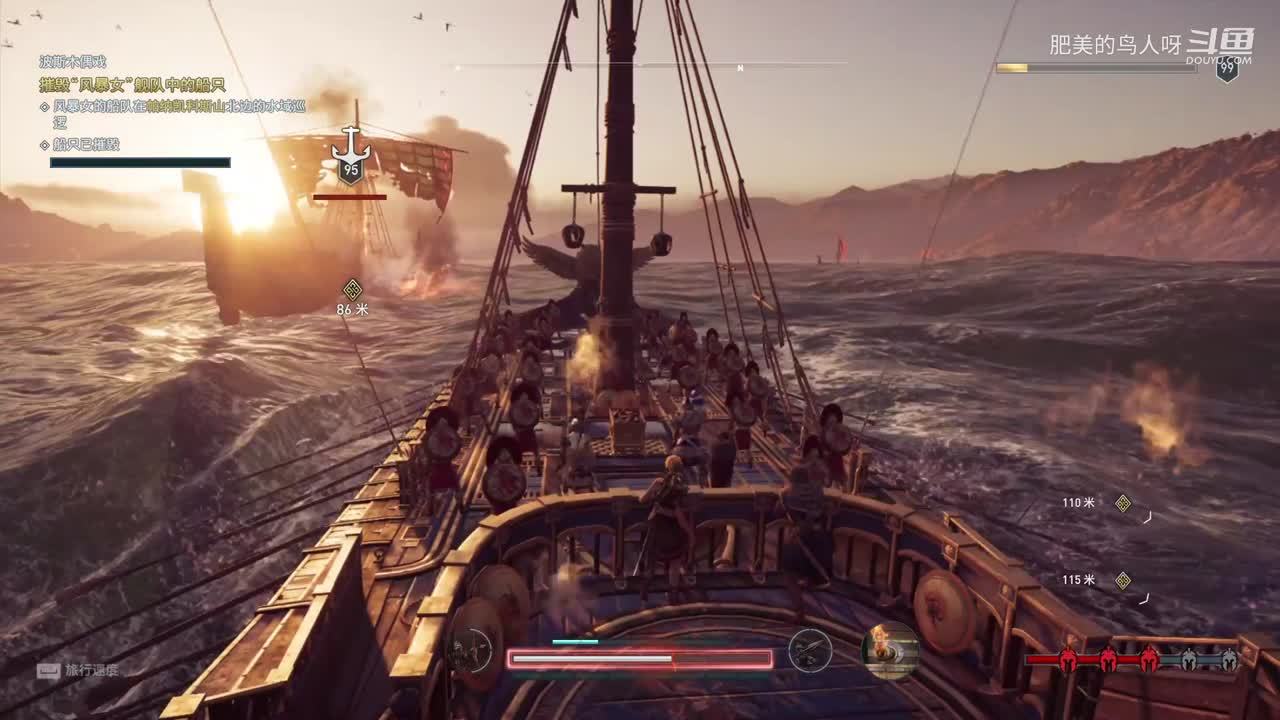Viewport: 1280px width, 720px height.
Task: Open the 波斯木偶戏 quest tracker title
Action: [72, 62]
